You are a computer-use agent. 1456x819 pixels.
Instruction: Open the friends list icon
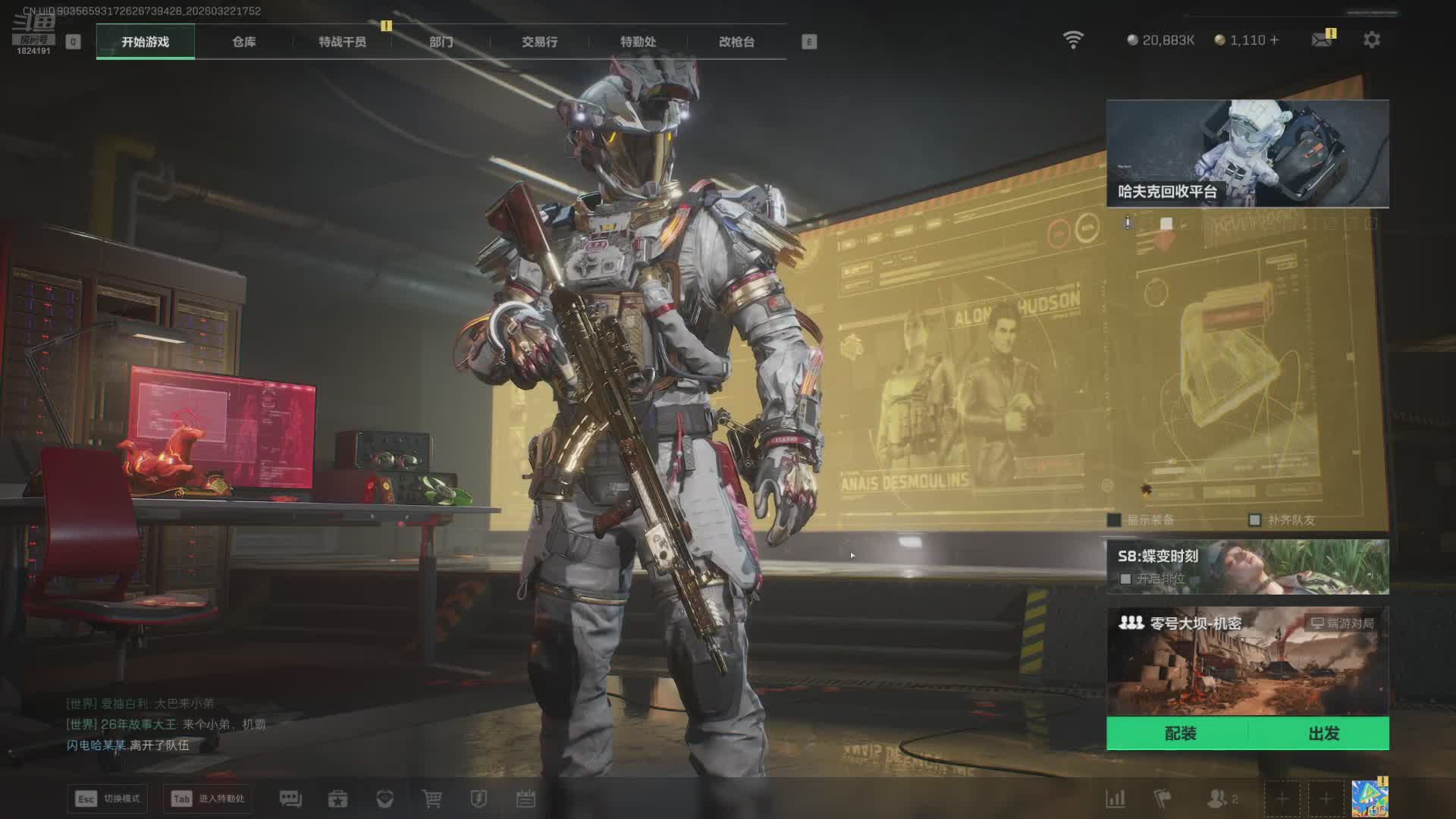click(1218, 799)
